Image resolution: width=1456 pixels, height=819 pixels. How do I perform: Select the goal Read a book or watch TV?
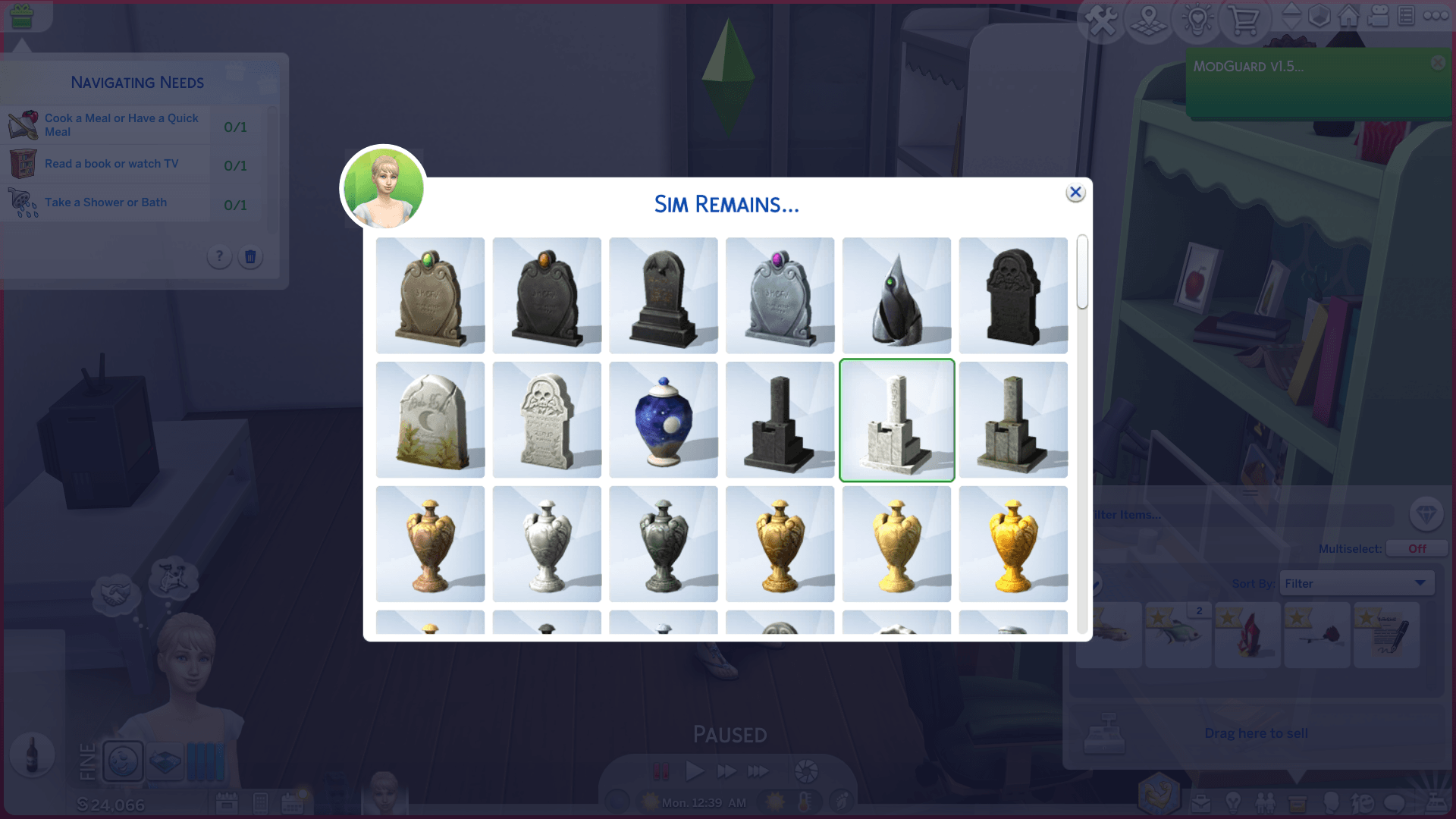(111, 163)
